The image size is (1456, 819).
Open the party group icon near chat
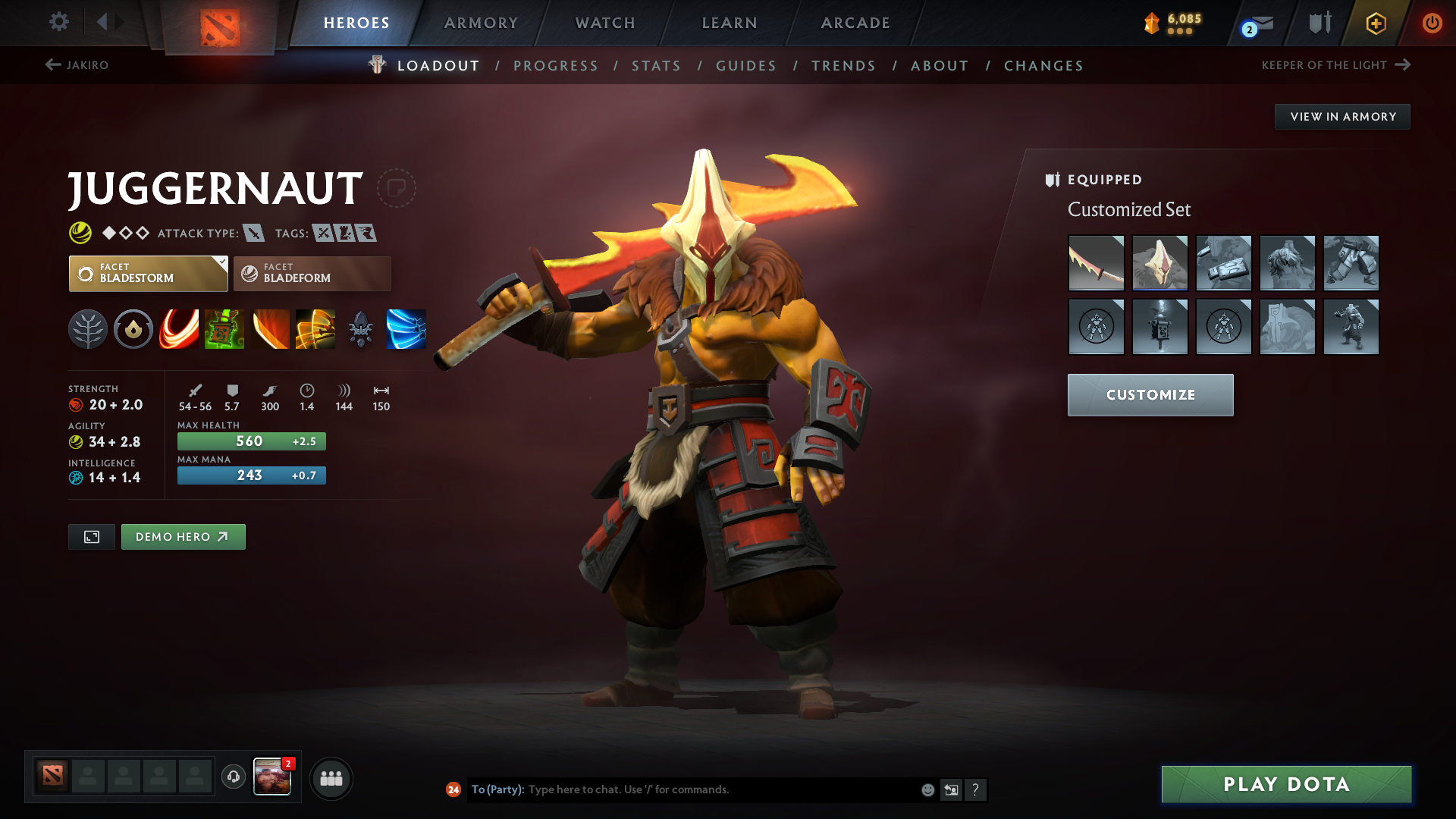[331, 778]
